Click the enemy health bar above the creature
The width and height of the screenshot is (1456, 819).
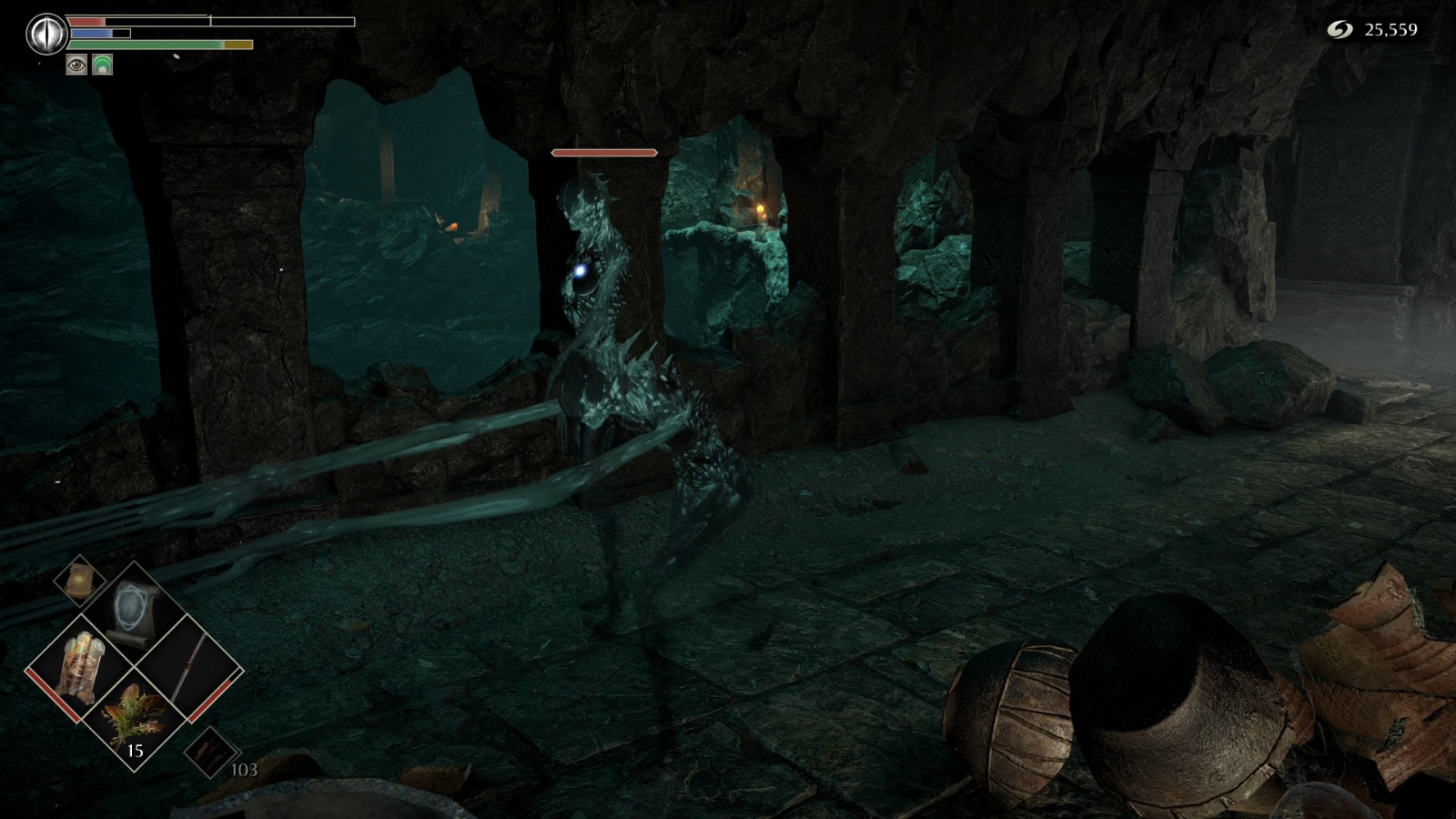pos(603,154)
